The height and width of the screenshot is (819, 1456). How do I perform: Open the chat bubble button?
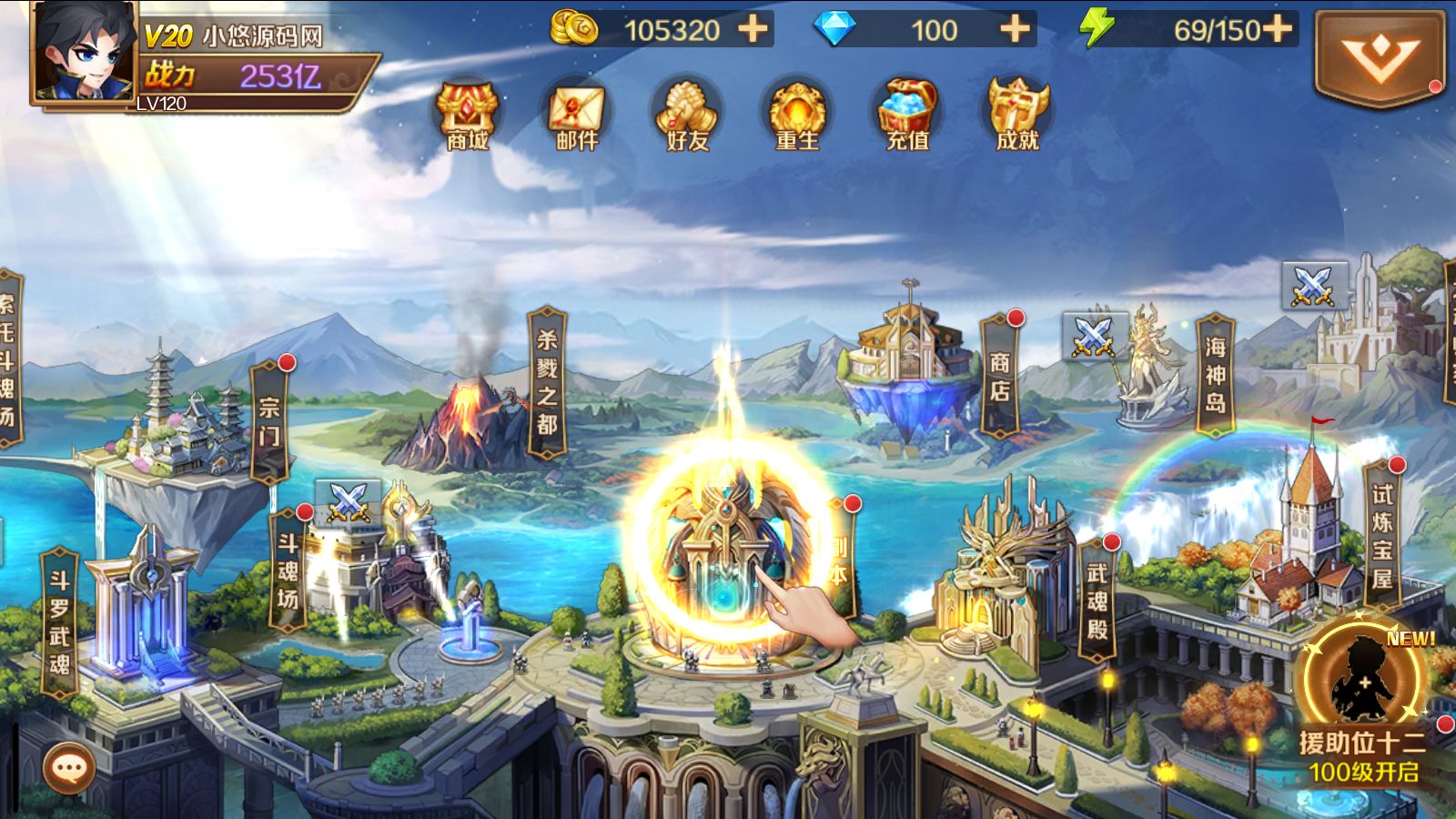click(x=69, y=769)
